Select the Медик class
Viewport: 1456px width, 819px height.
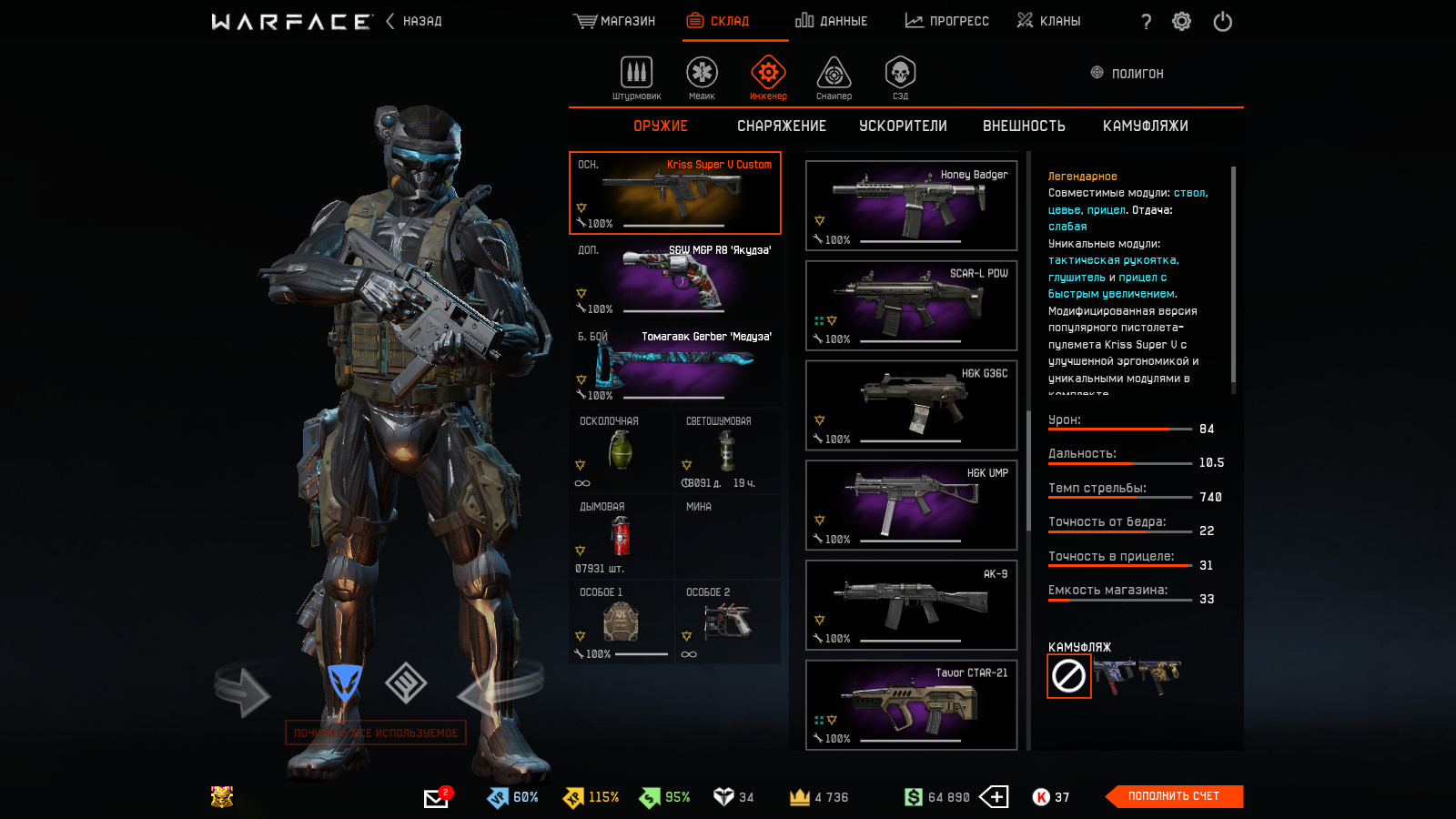click(702, 77)
